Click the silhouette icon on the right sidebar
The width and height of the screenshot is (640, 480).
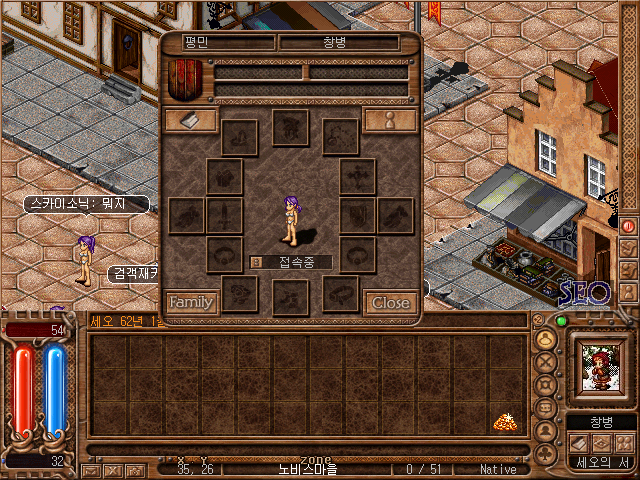[629, 291]
